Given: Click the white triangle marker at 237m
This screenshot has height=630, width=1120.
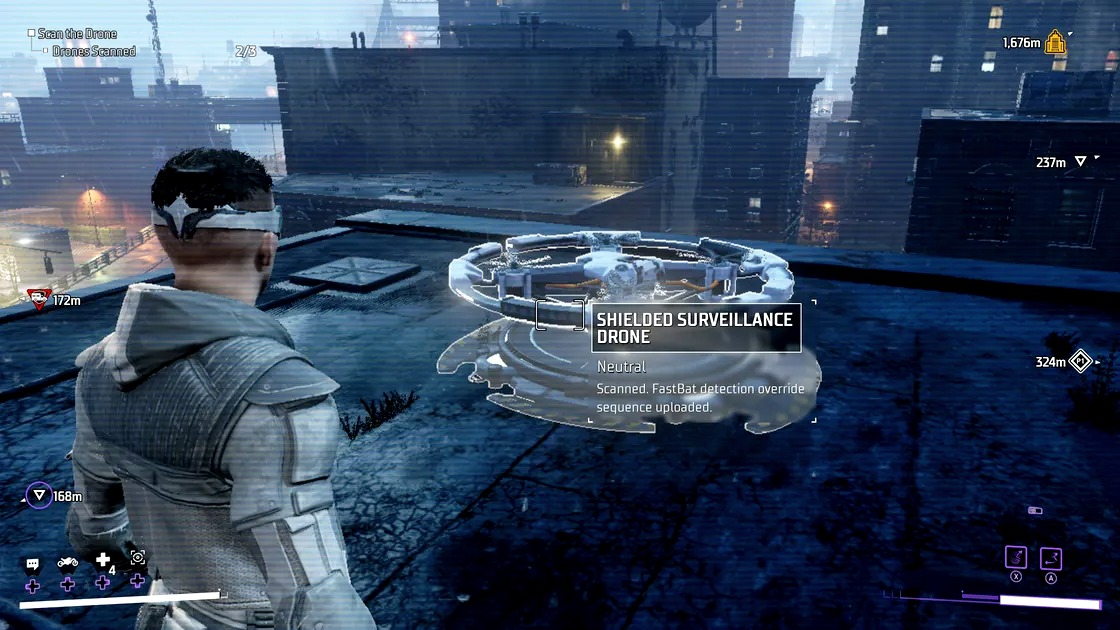Looking at the screenshot, I should click(x=1080, y=162).
